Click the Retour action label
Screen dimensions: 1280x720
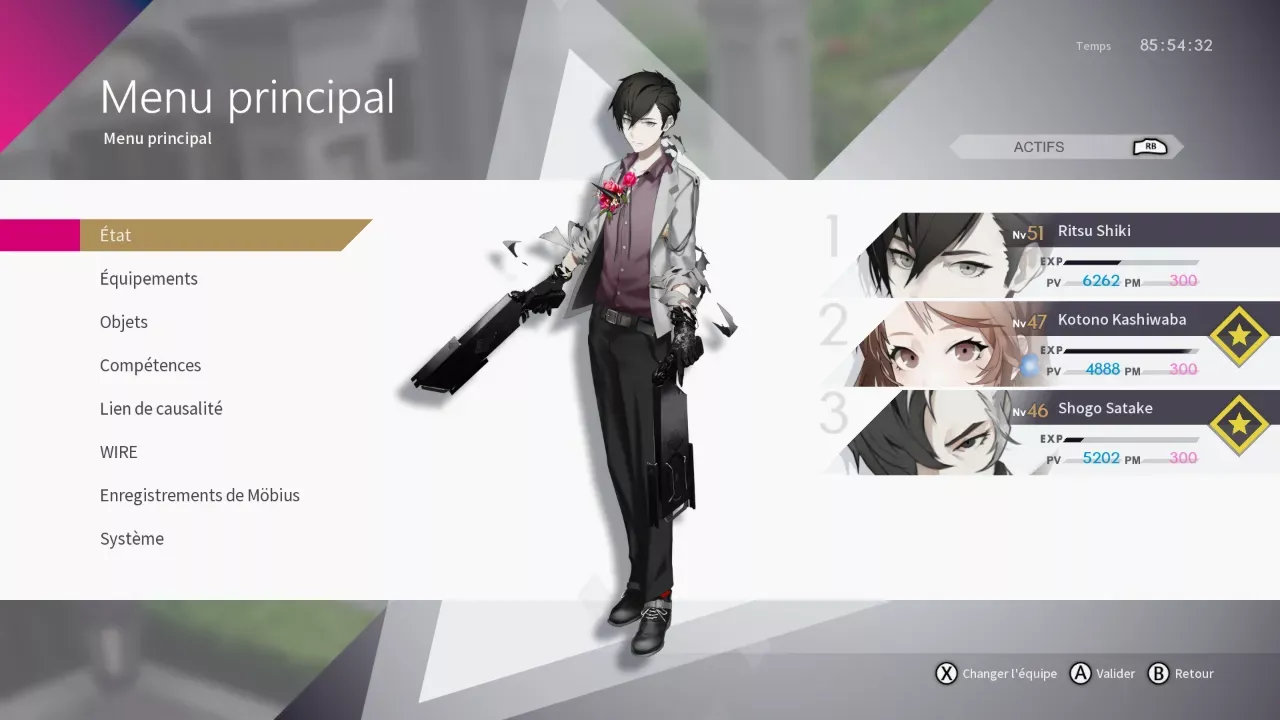[1193, 674]
